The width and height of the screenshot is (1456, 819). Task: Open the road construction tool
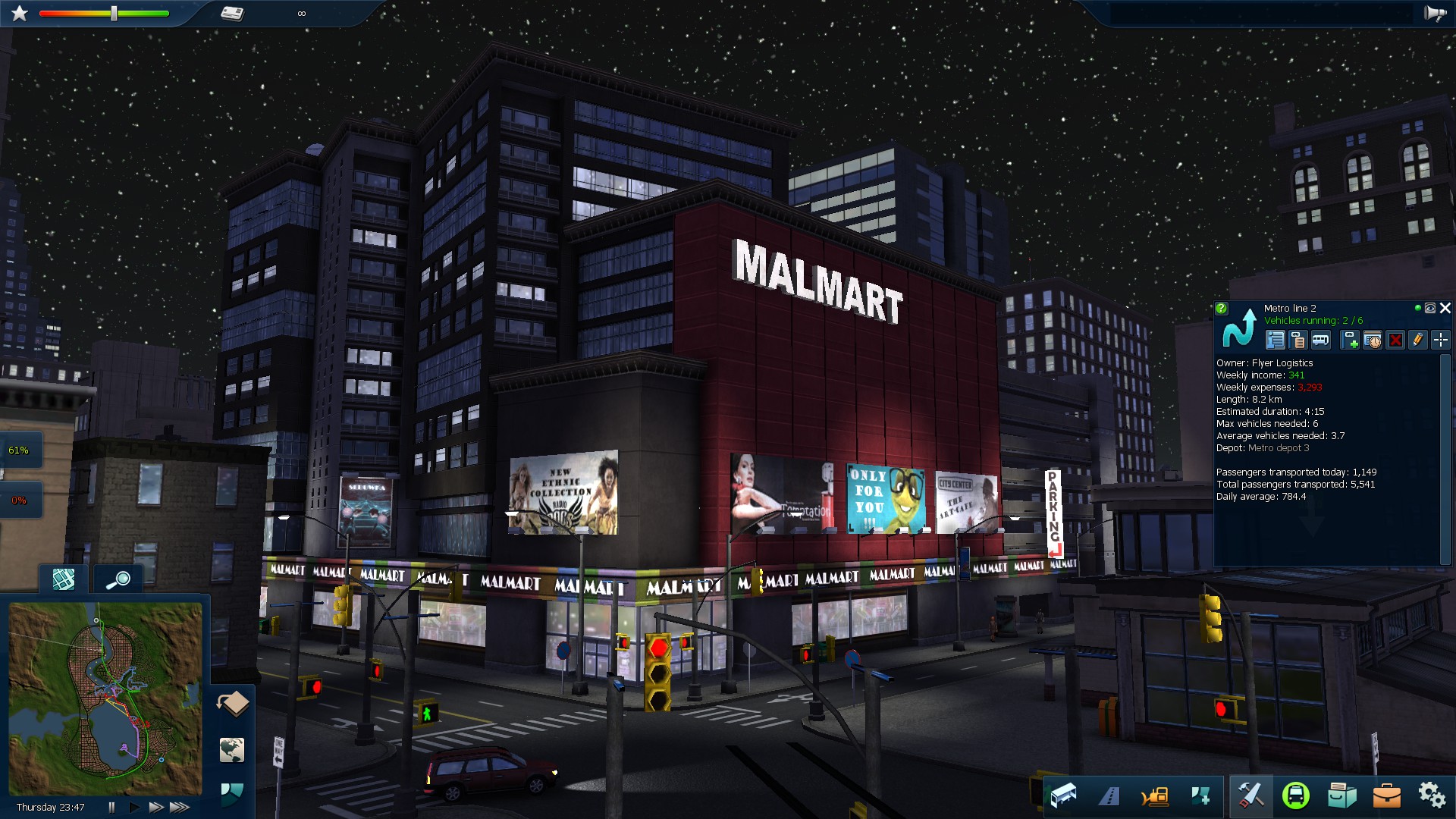(1109, 795)
